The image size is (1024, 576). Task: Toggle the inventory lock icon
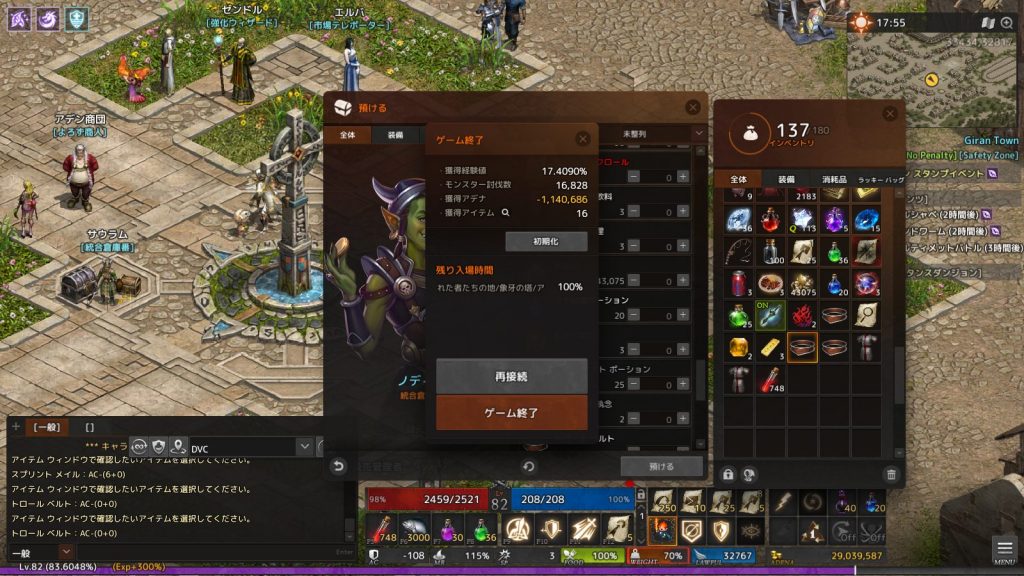(728, 474)
